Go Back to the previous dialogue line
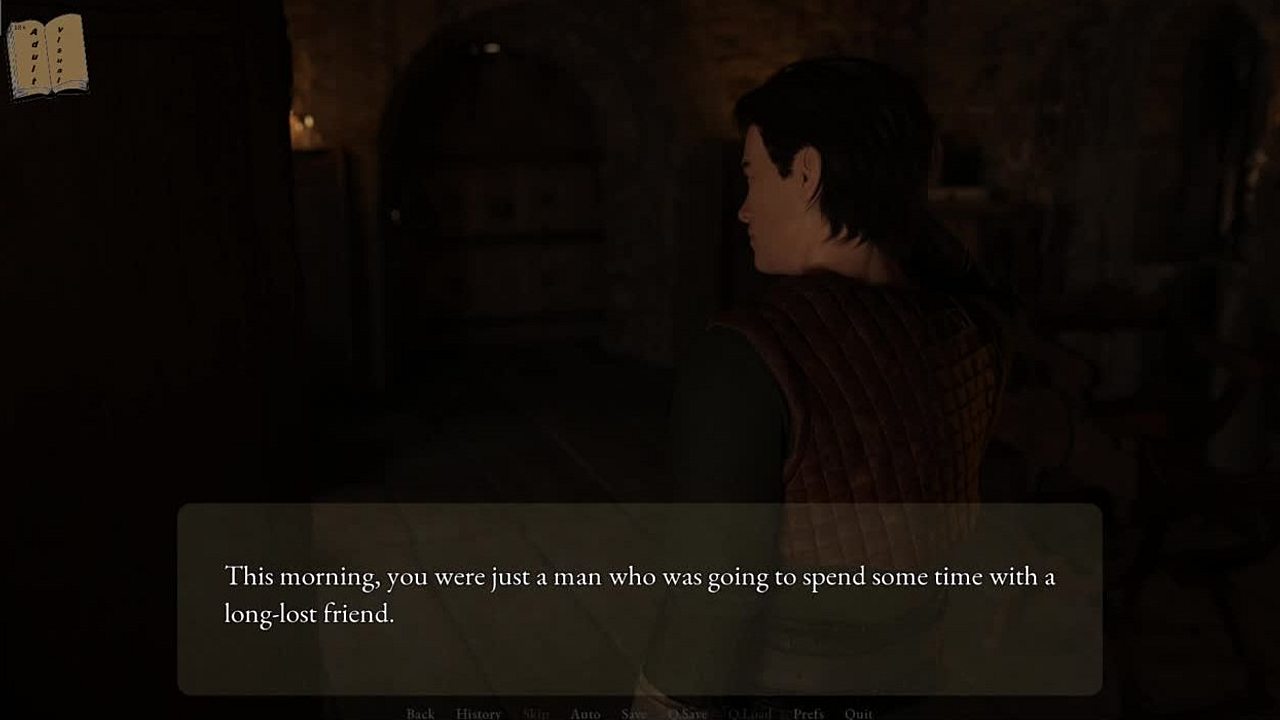This screenshot has width=1280, height=720. click(x=420, y=713)
